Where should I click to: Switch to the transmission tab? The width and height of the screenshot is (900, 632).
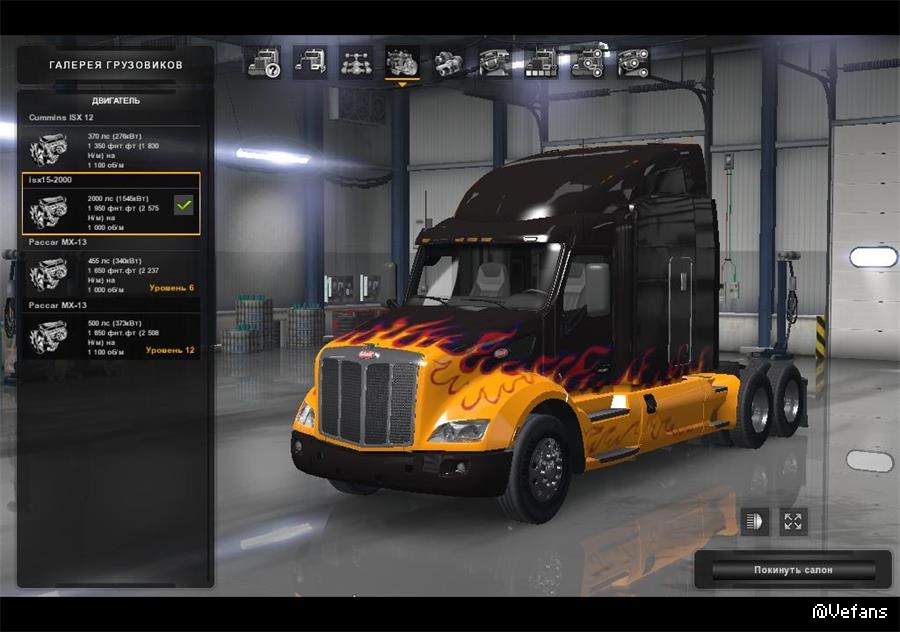[x=448, y=63]
